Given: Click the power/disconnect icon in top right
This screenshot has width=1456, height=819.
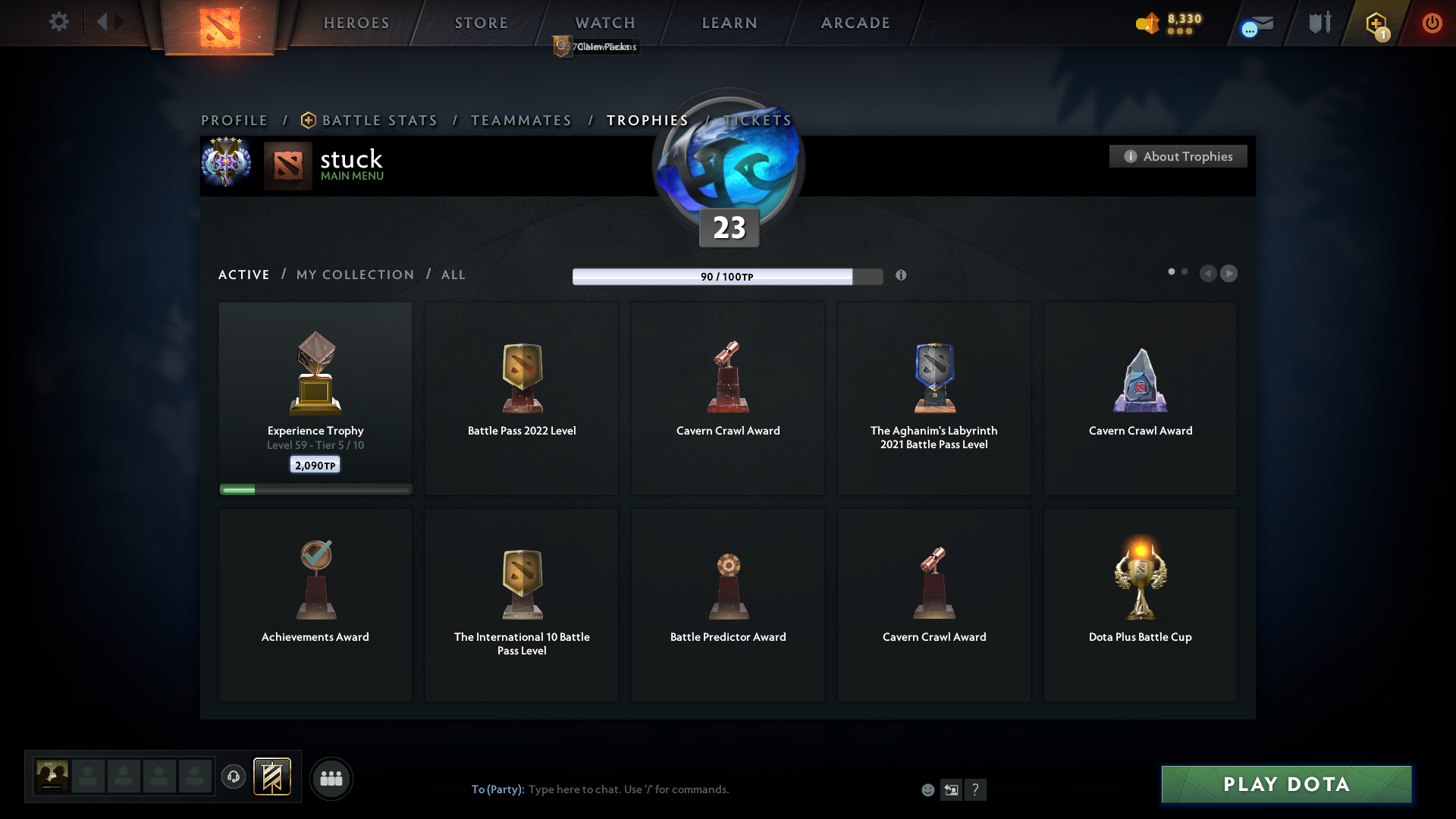Looking at the screenshot, I should tap(1432, 22).
